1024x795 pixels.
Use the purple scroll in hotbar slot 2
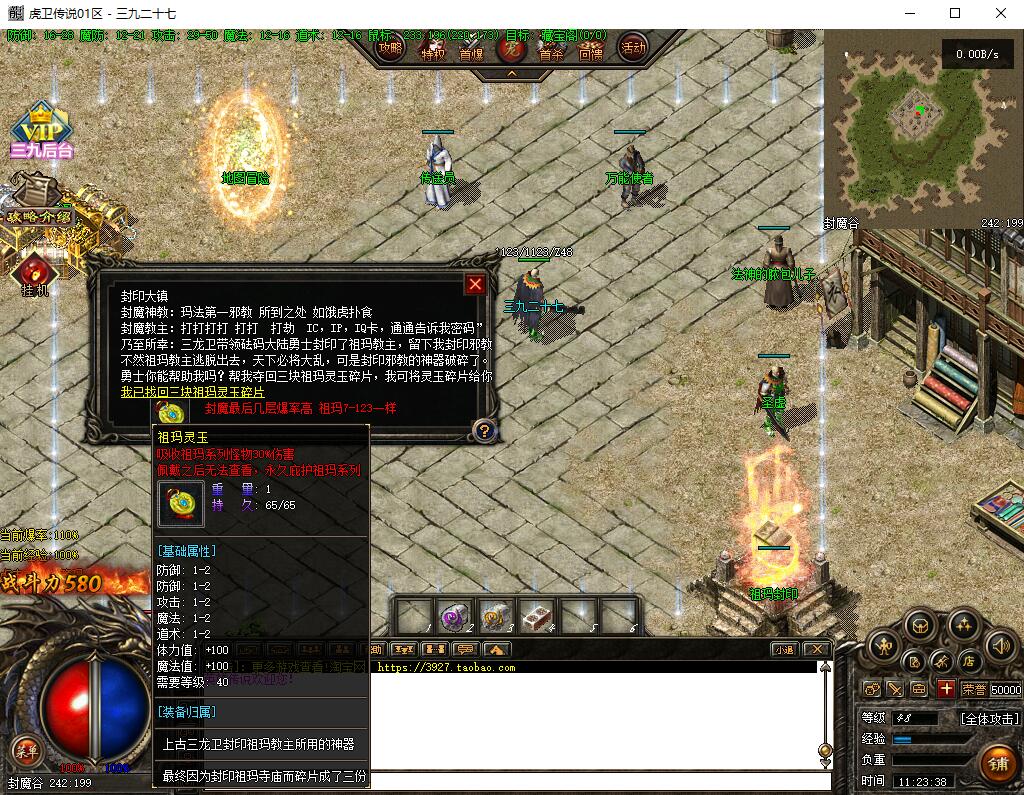456,616
